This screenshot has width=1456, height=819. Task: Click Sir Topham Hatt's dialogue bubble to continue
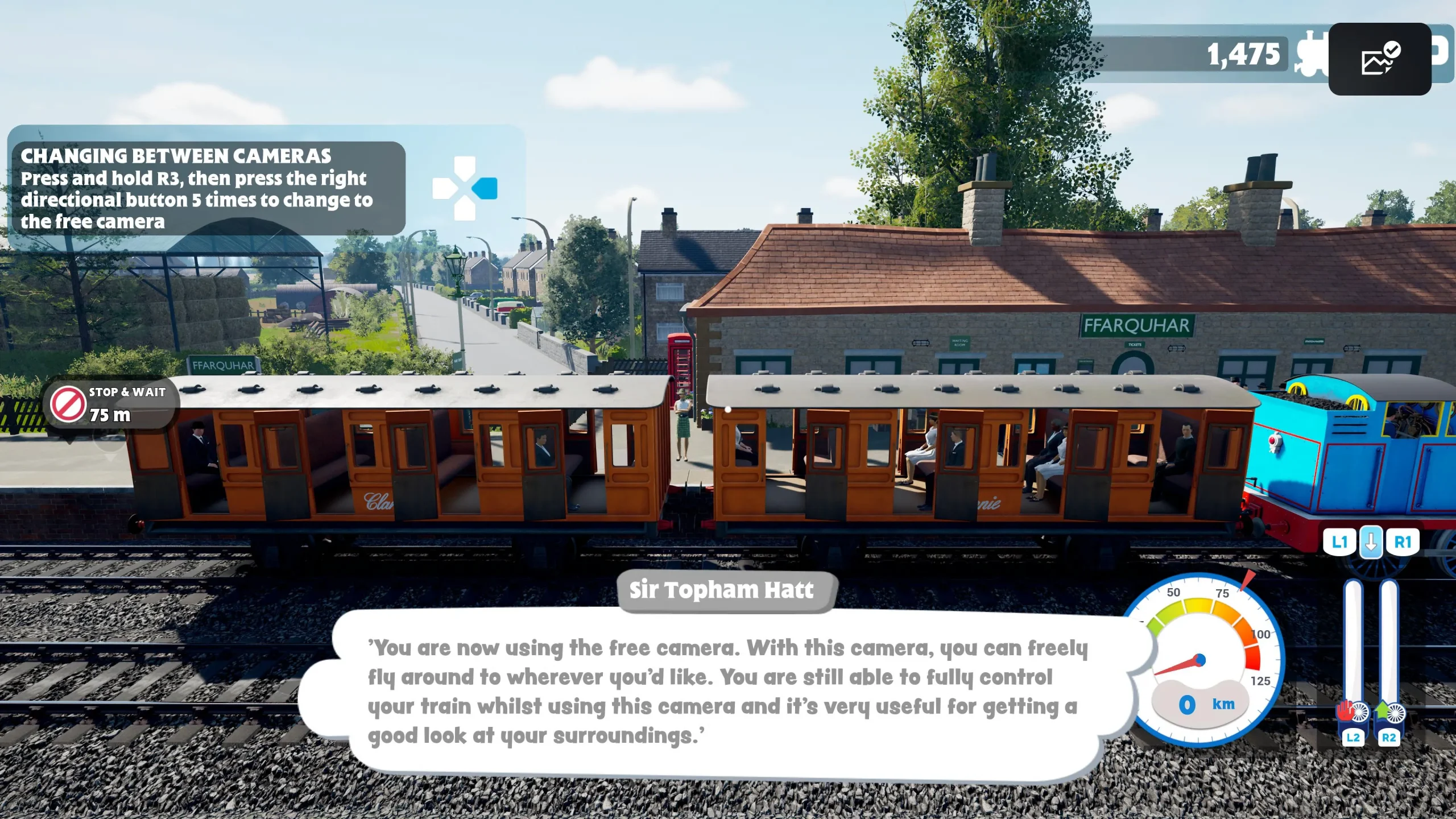click(722, 691)
